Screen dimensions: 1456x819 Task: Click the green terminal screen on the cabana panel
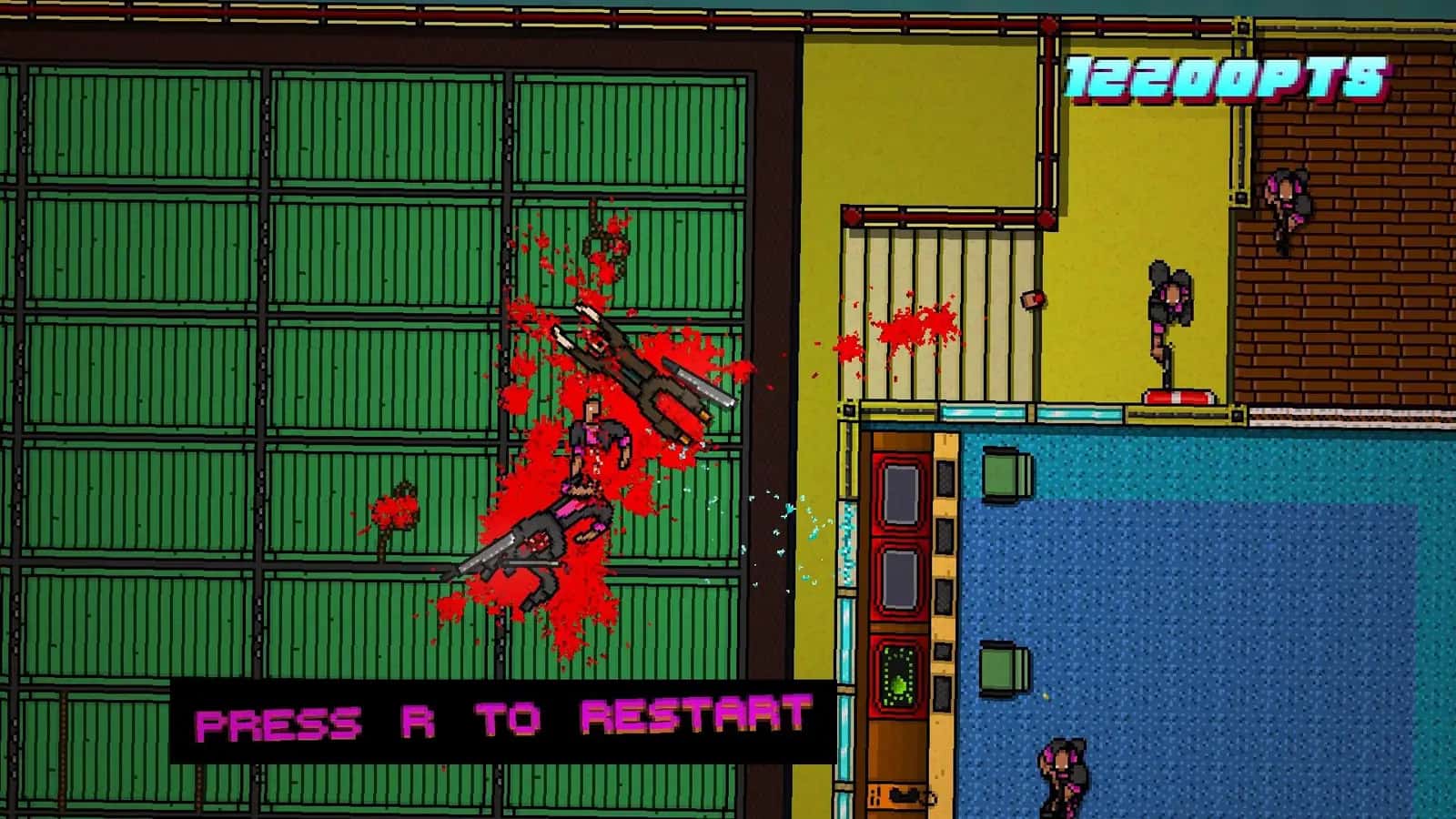pos(902,671)
